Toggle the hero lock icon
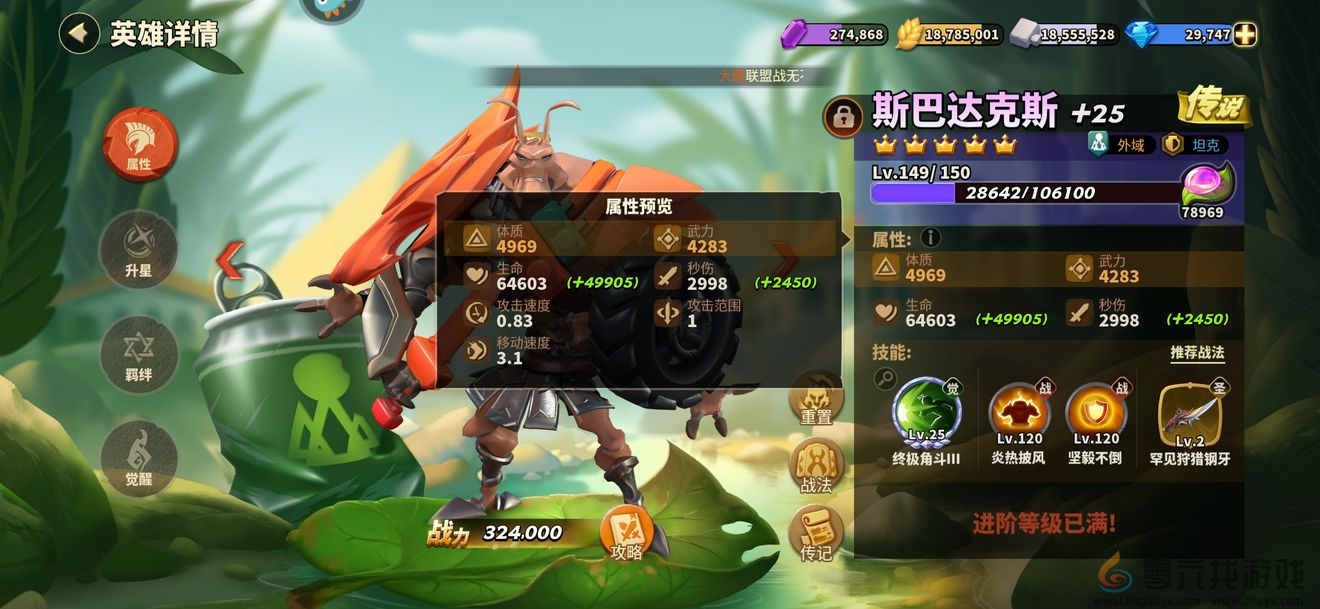The width and height of the screenshot is (1320, 609). (843, 118)
